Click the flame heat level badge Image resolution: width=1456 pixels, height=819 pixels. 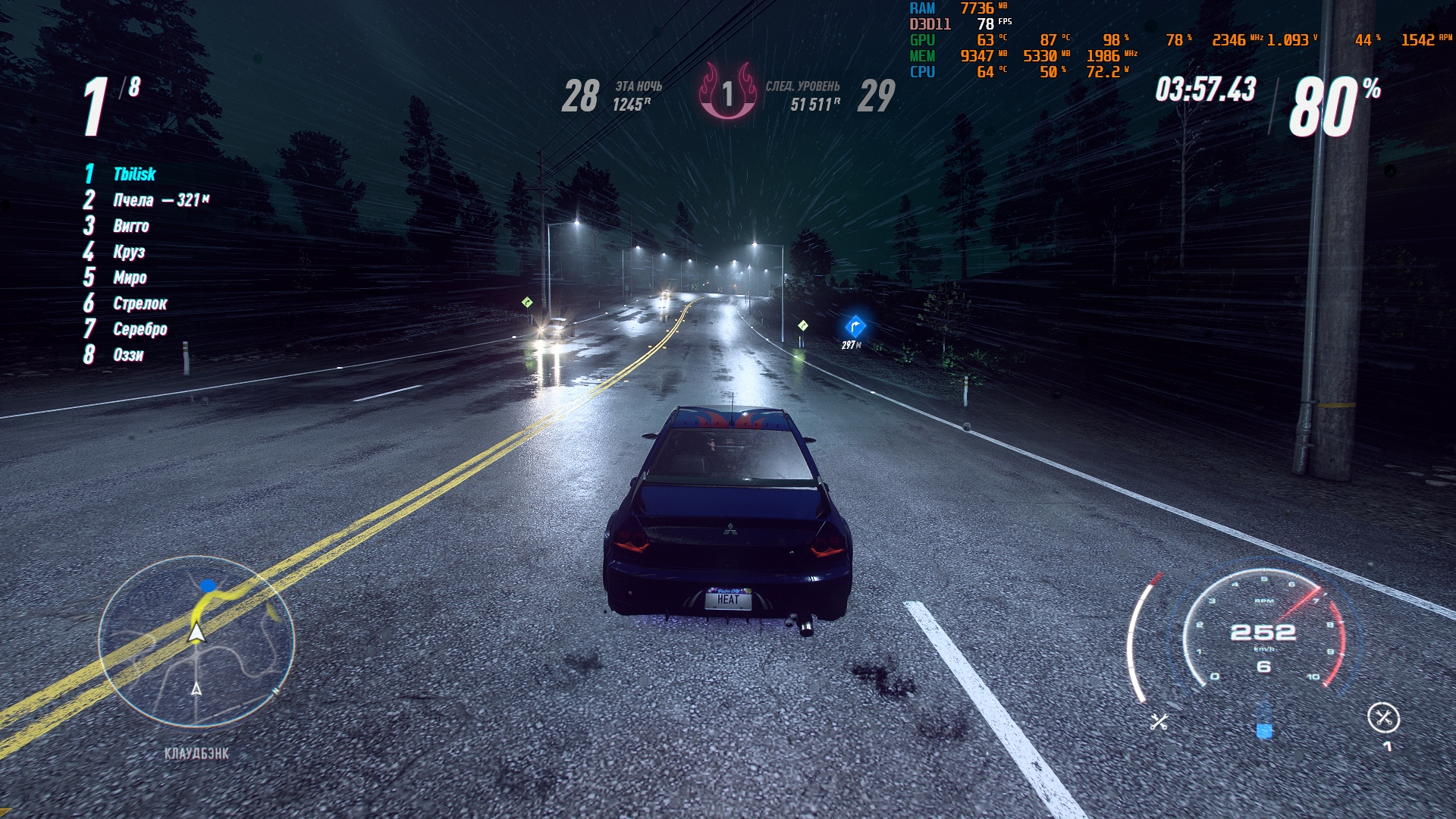coord(727,93)
